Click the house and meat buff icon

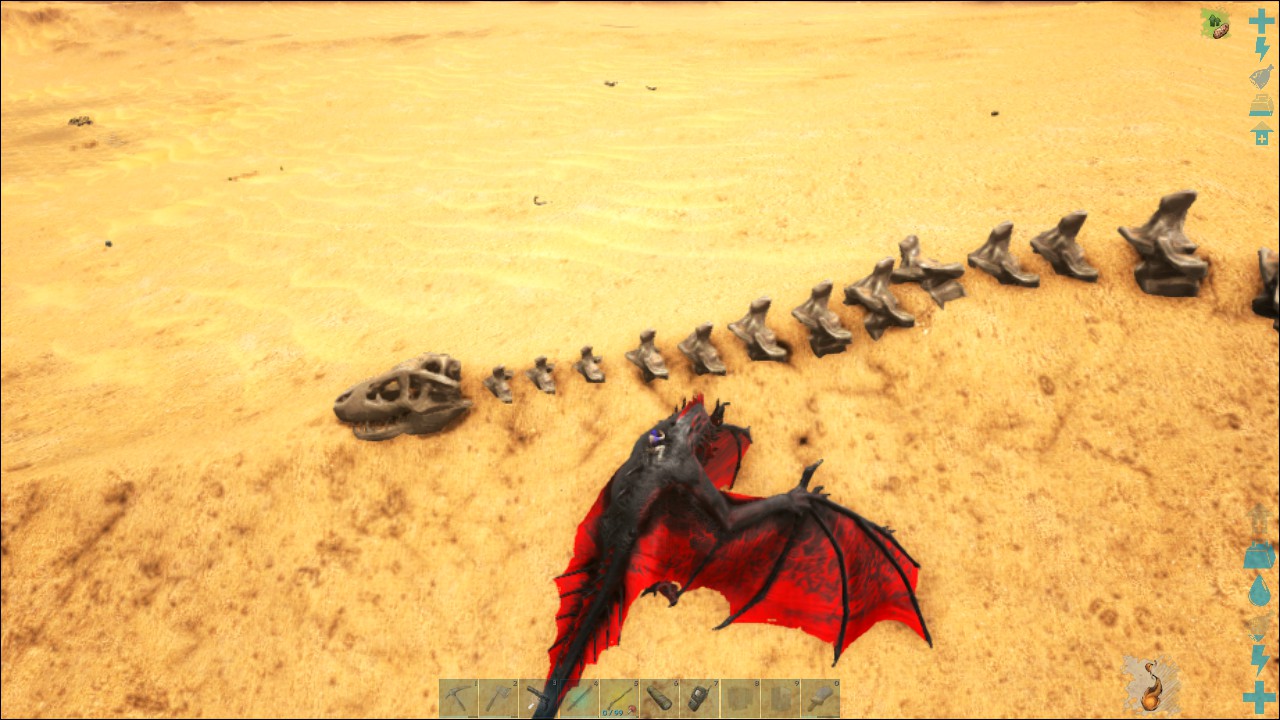[1215, 24]
